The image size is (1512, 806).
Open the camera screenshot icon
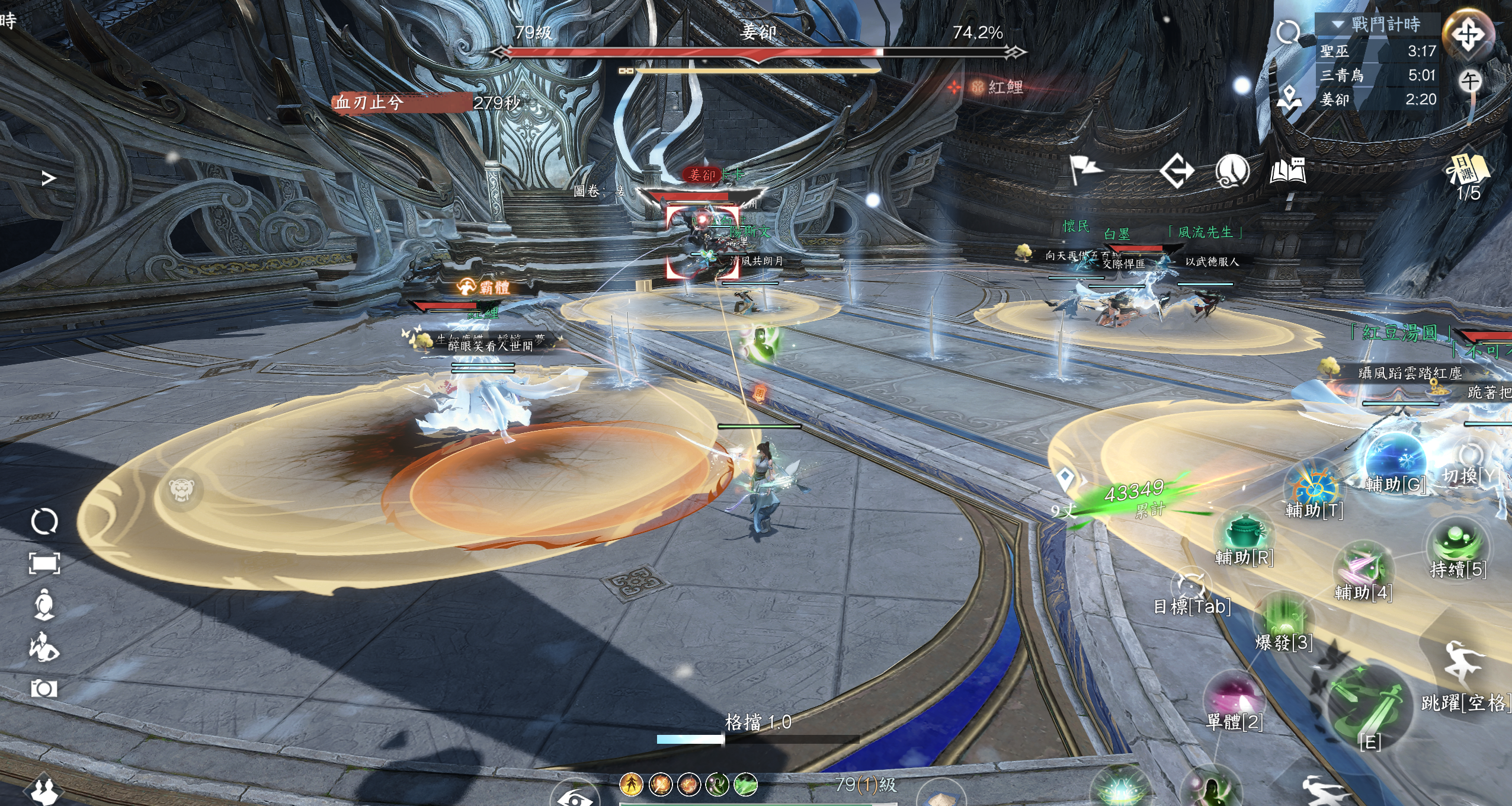click(x=44, y=689)
